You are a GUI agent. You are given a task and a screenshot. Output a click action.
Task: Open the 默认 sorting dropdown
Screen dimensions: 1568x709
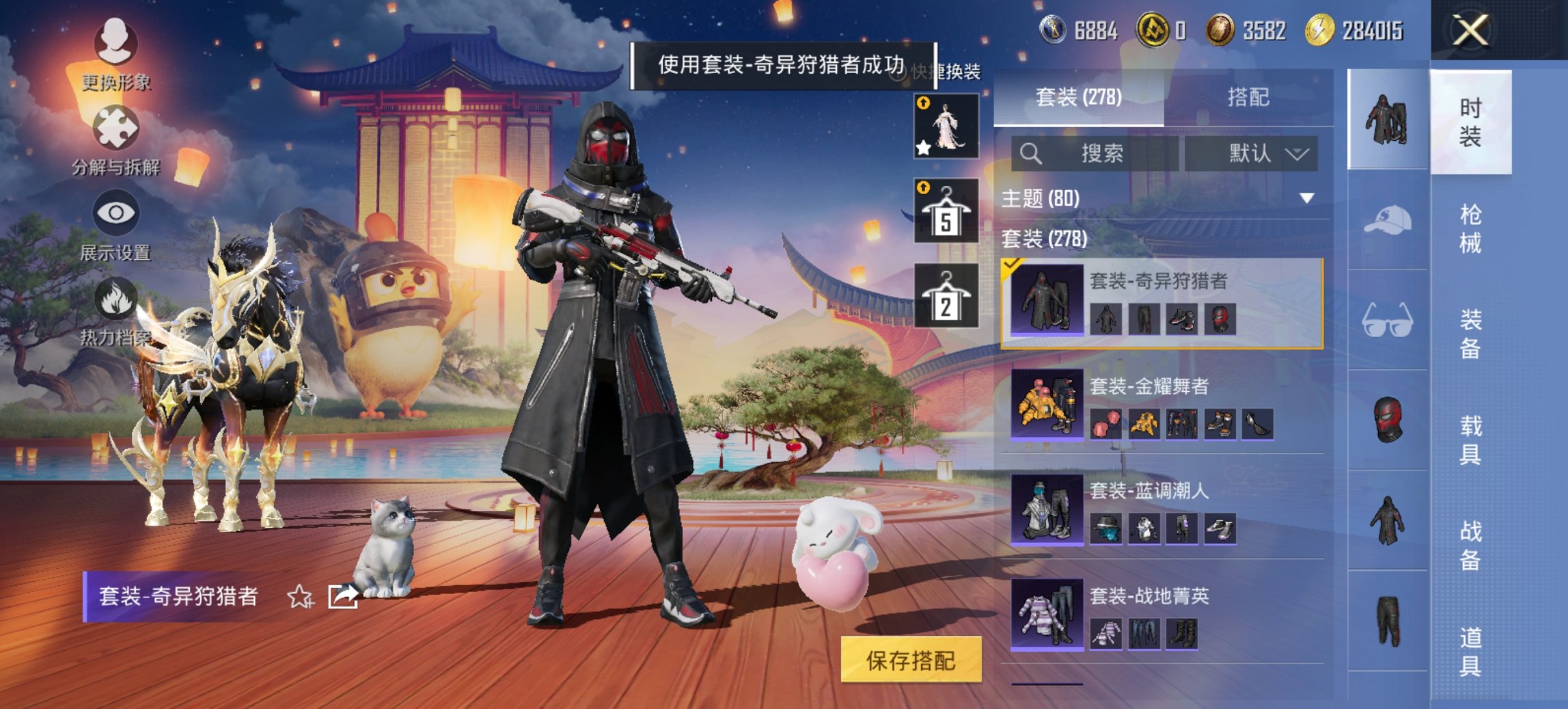click(1259, 153)
